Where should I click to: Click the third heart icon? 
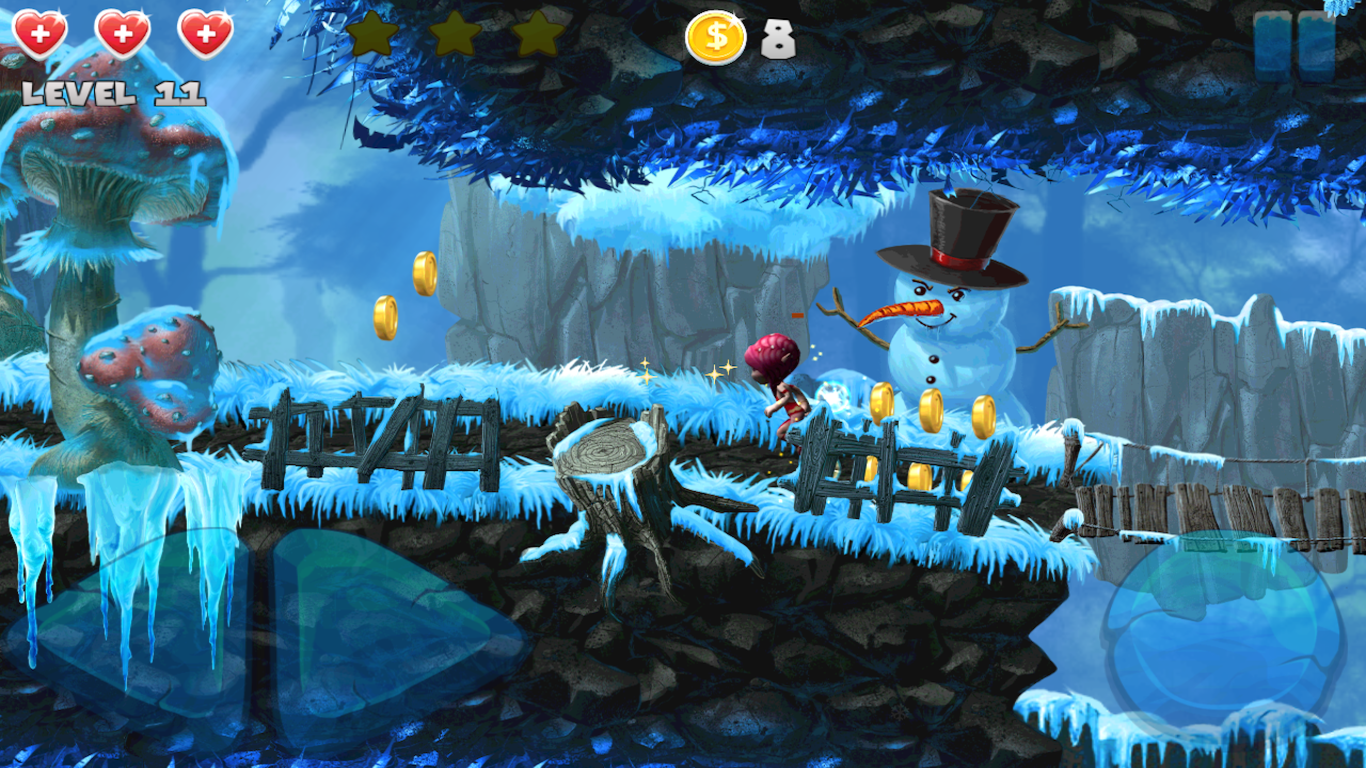(205, 32)
